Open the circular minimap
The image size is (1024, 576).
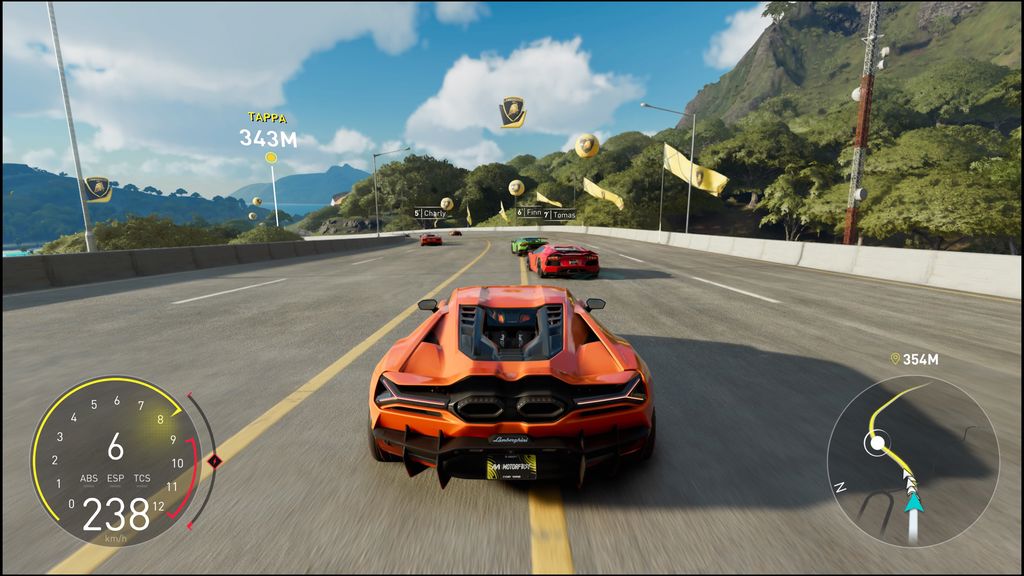[x=913, y=461]
